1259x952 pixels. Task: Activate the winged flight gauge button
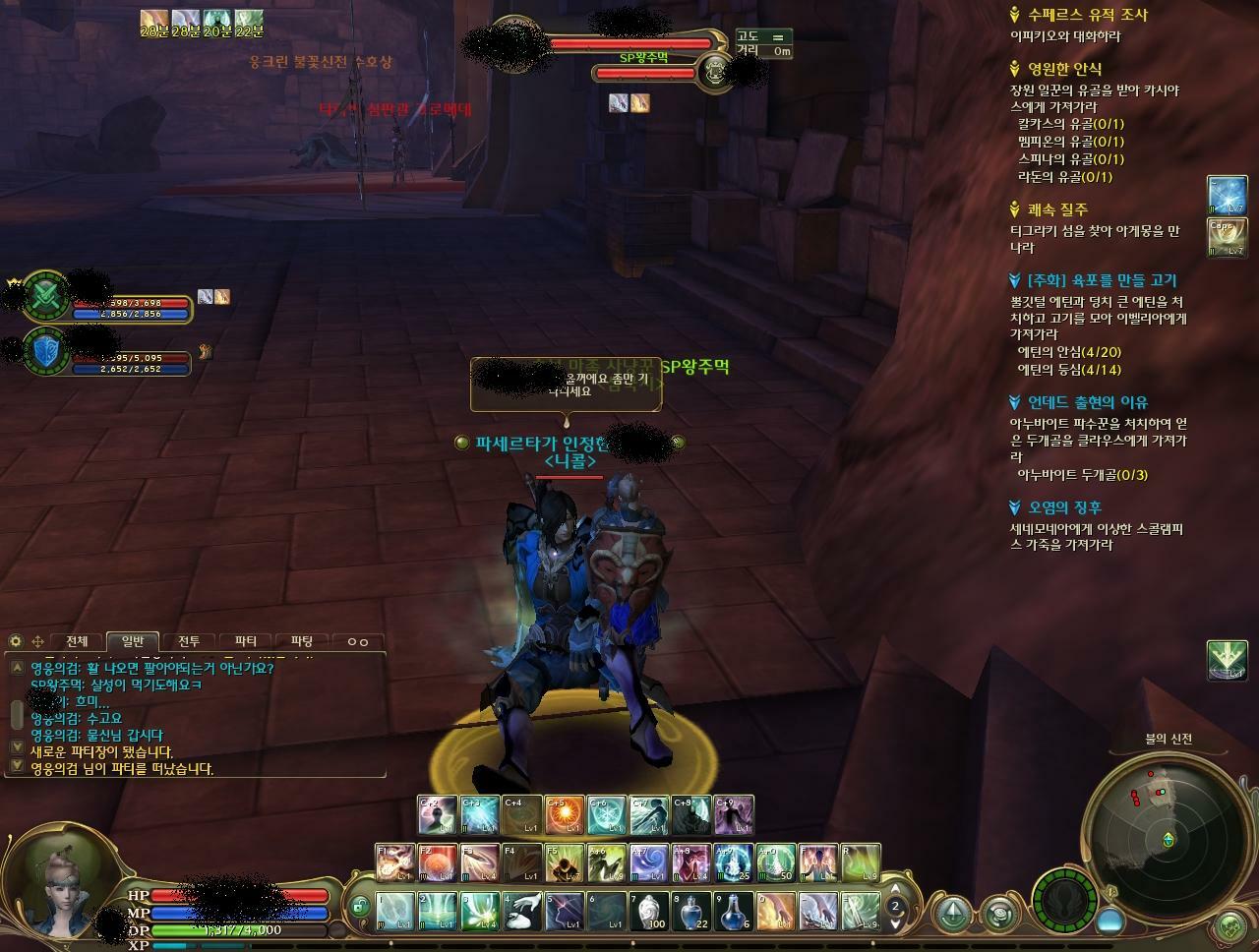pyautogui.click(x=1063, y=899)
